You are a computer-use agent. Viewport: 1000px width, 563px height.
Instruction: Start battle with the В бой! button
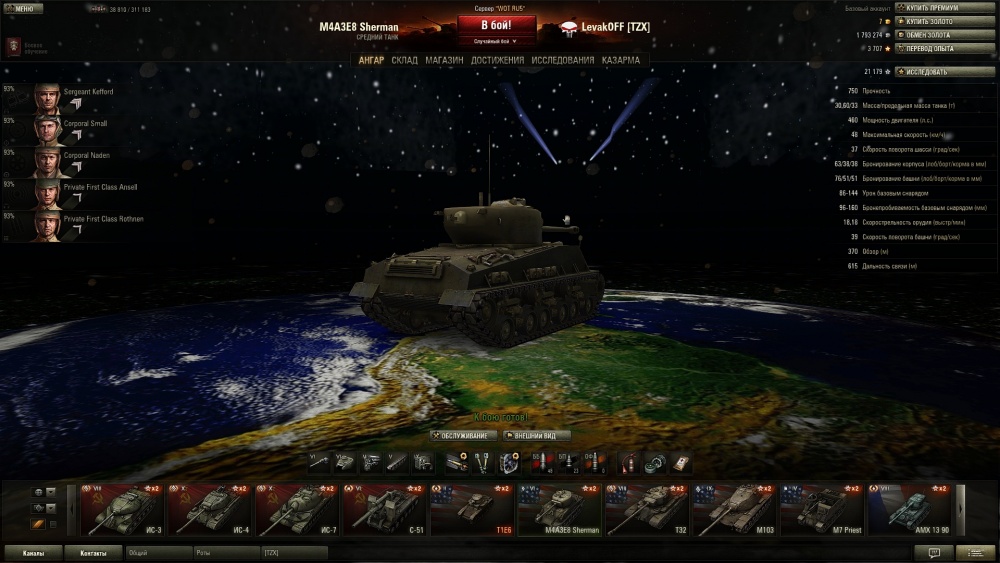coord(497,26)
